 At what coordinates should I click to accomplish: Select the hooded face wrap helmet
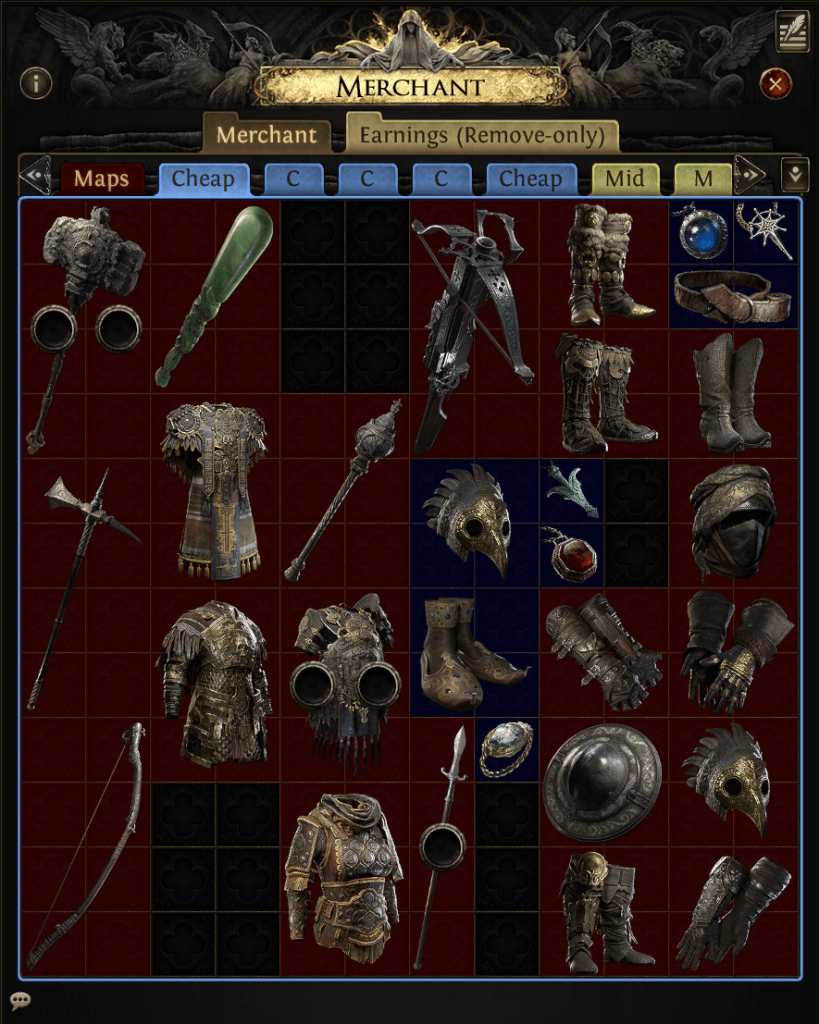(x=734, y=520)
